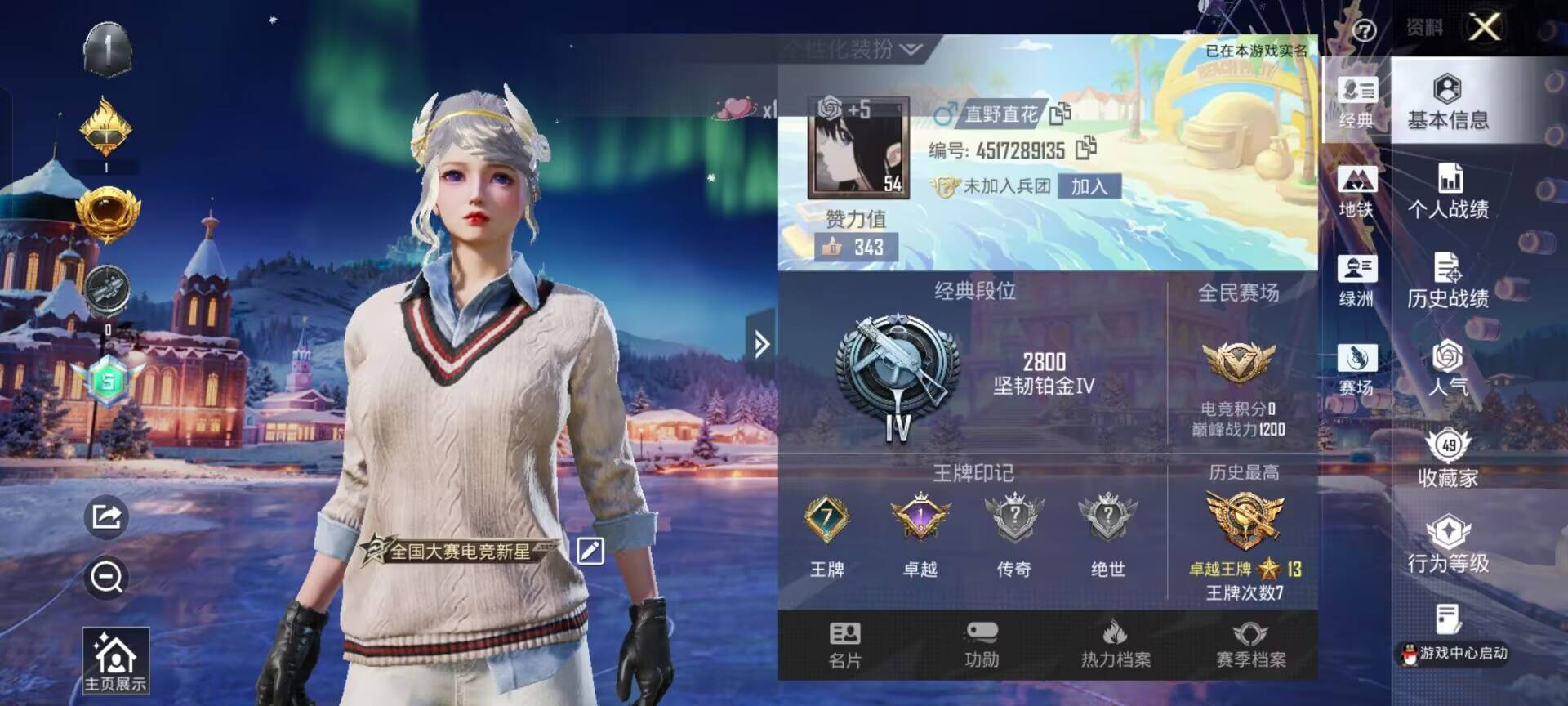Copy the player ID number
This screenshot has height=706, width=1568.
[x=1086, y=149]
